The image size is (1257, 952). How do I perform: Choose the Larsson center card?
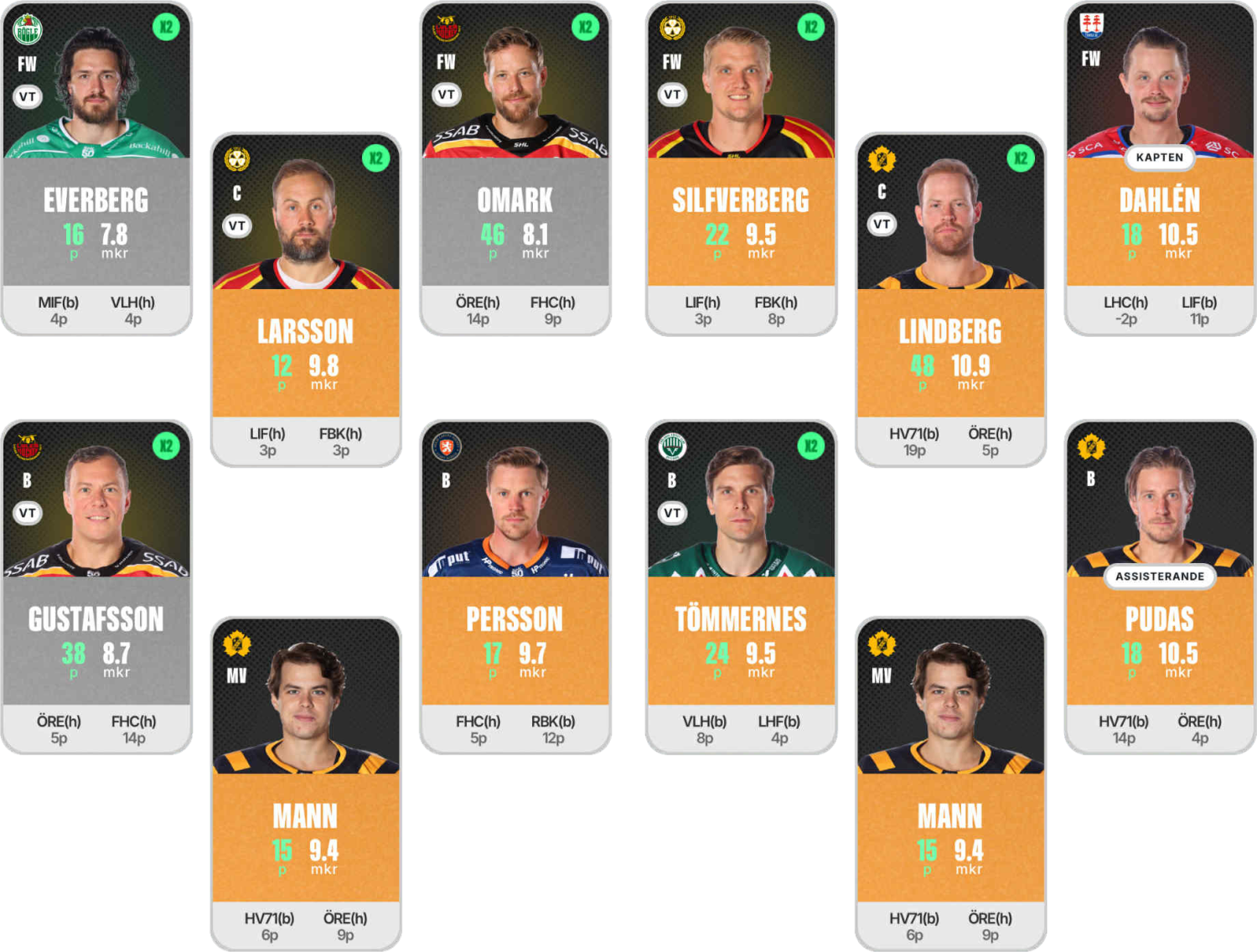point(305,333)
